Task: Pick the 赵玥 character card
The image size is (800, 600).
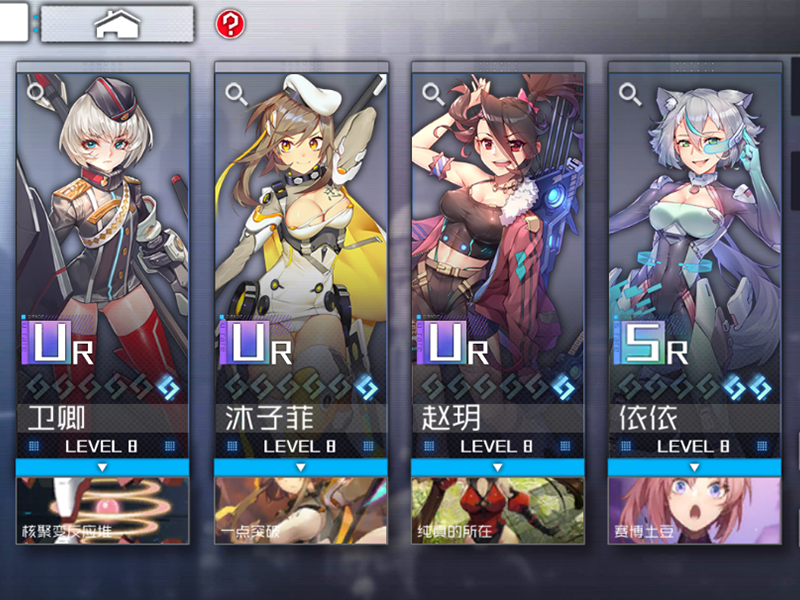Action: (x=497, y=230)
